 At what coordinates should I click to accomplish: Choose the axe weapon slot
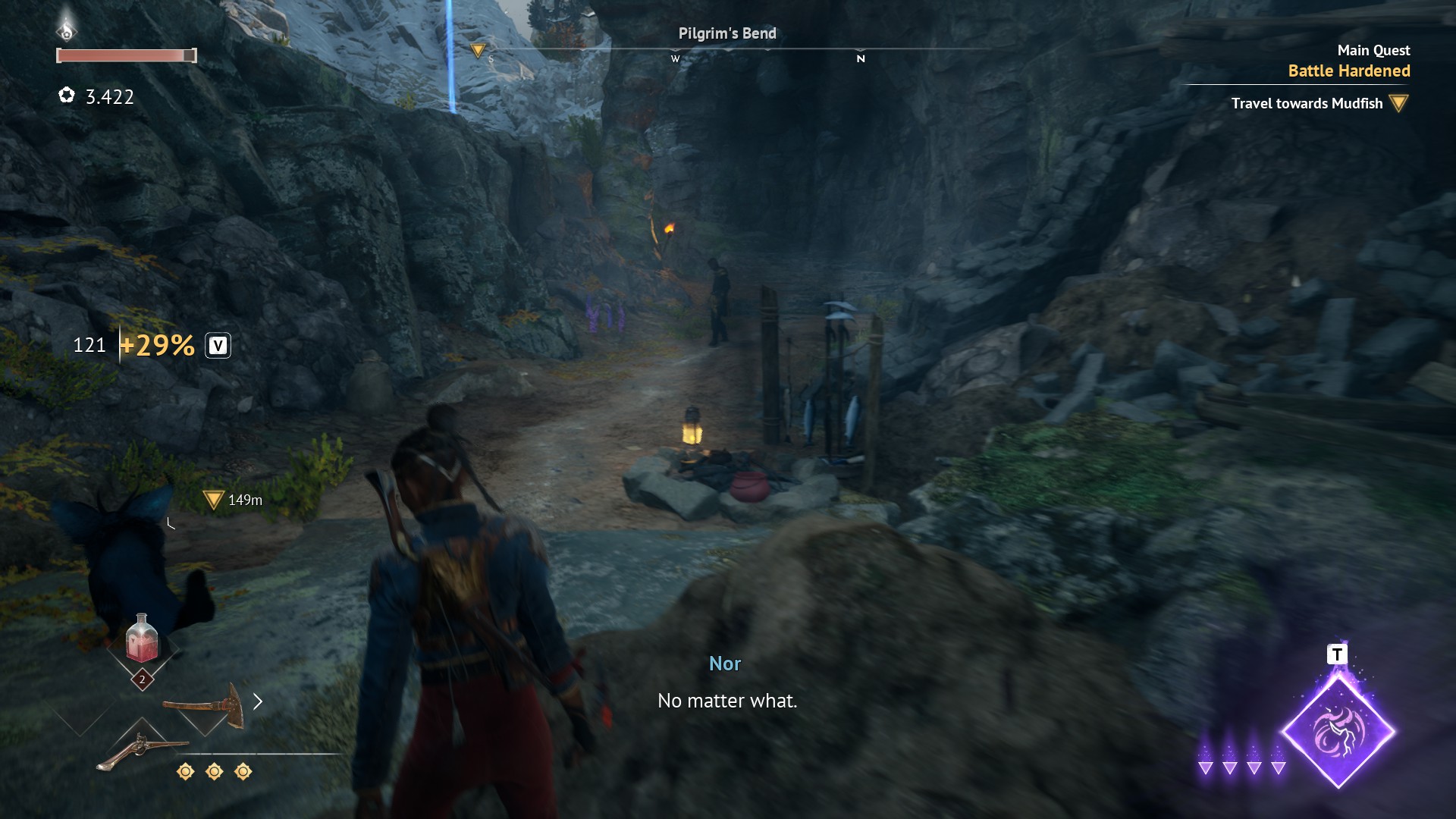(205, 704)
